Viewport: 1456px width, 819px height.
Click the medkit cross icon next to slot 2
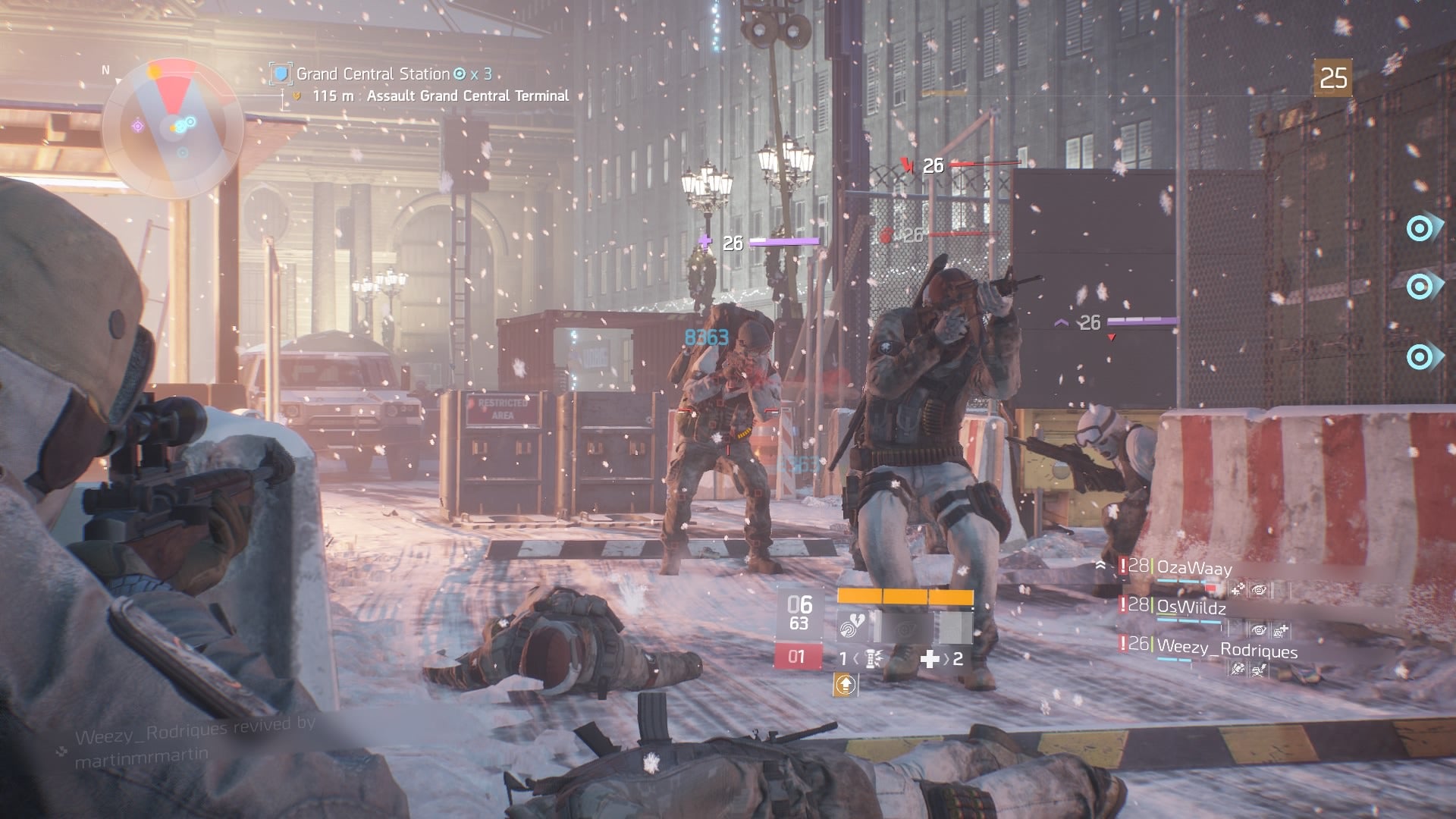point(930,658)
